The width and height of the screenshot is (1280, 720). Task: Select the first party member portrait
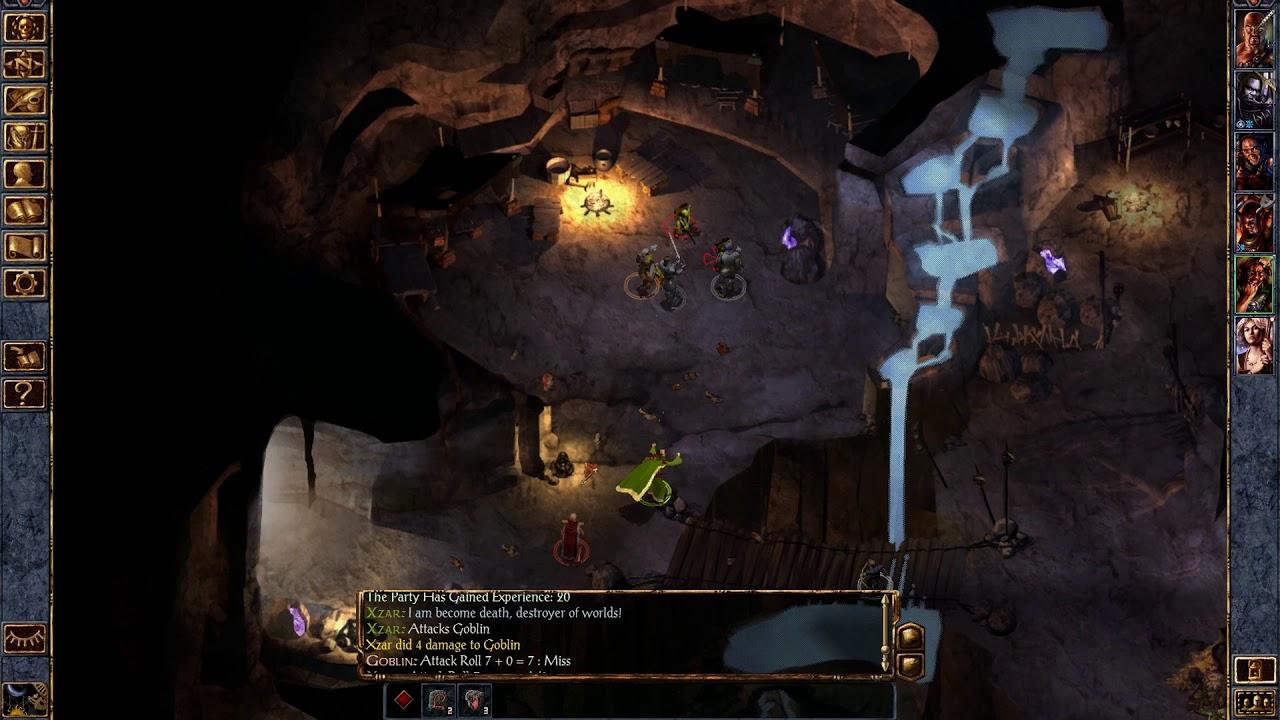[x=1254, y=40]
